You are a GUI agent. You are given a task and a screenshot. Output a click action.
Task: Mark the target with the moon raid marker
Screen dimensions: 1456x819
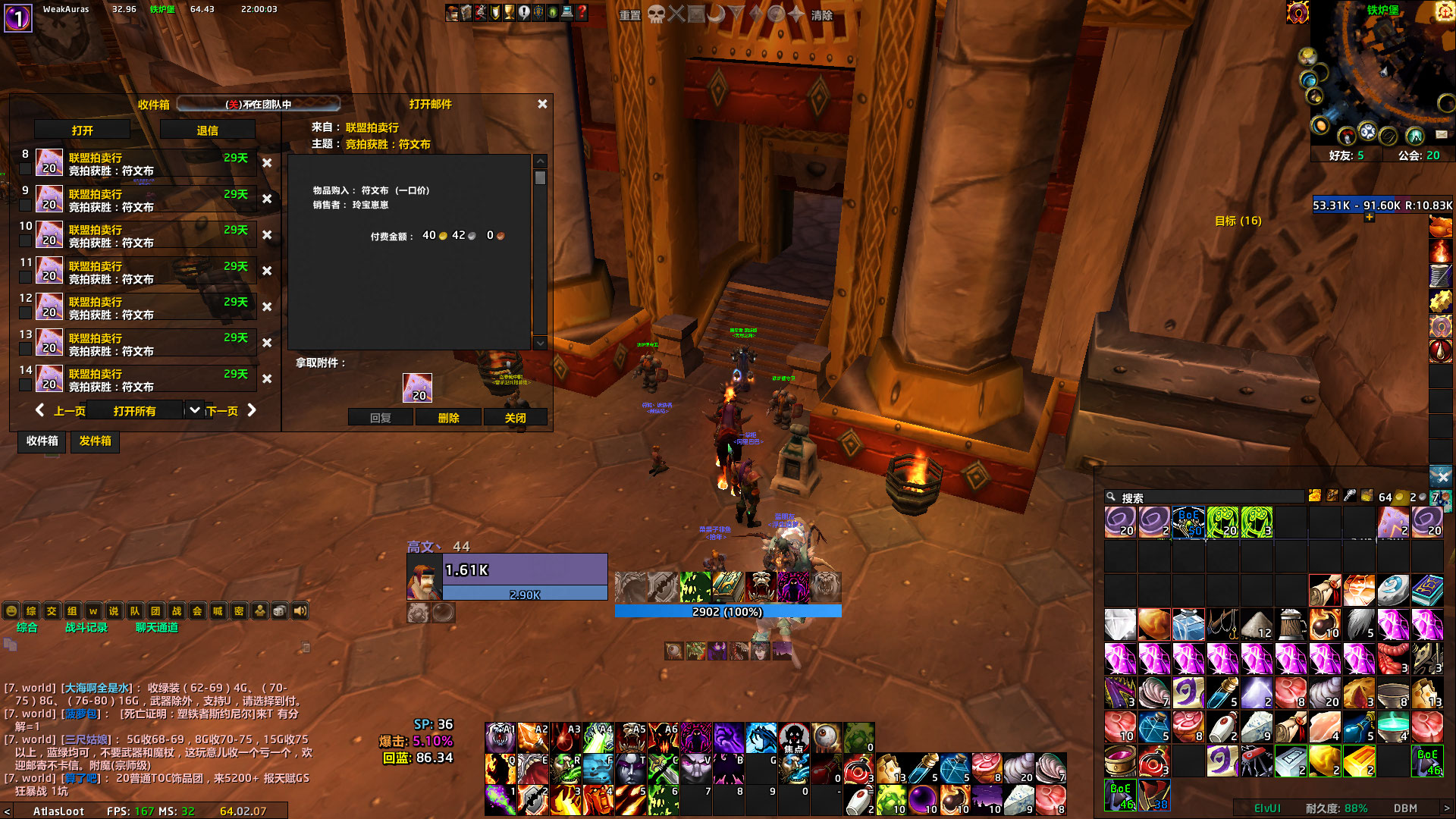tap(716, 14)
